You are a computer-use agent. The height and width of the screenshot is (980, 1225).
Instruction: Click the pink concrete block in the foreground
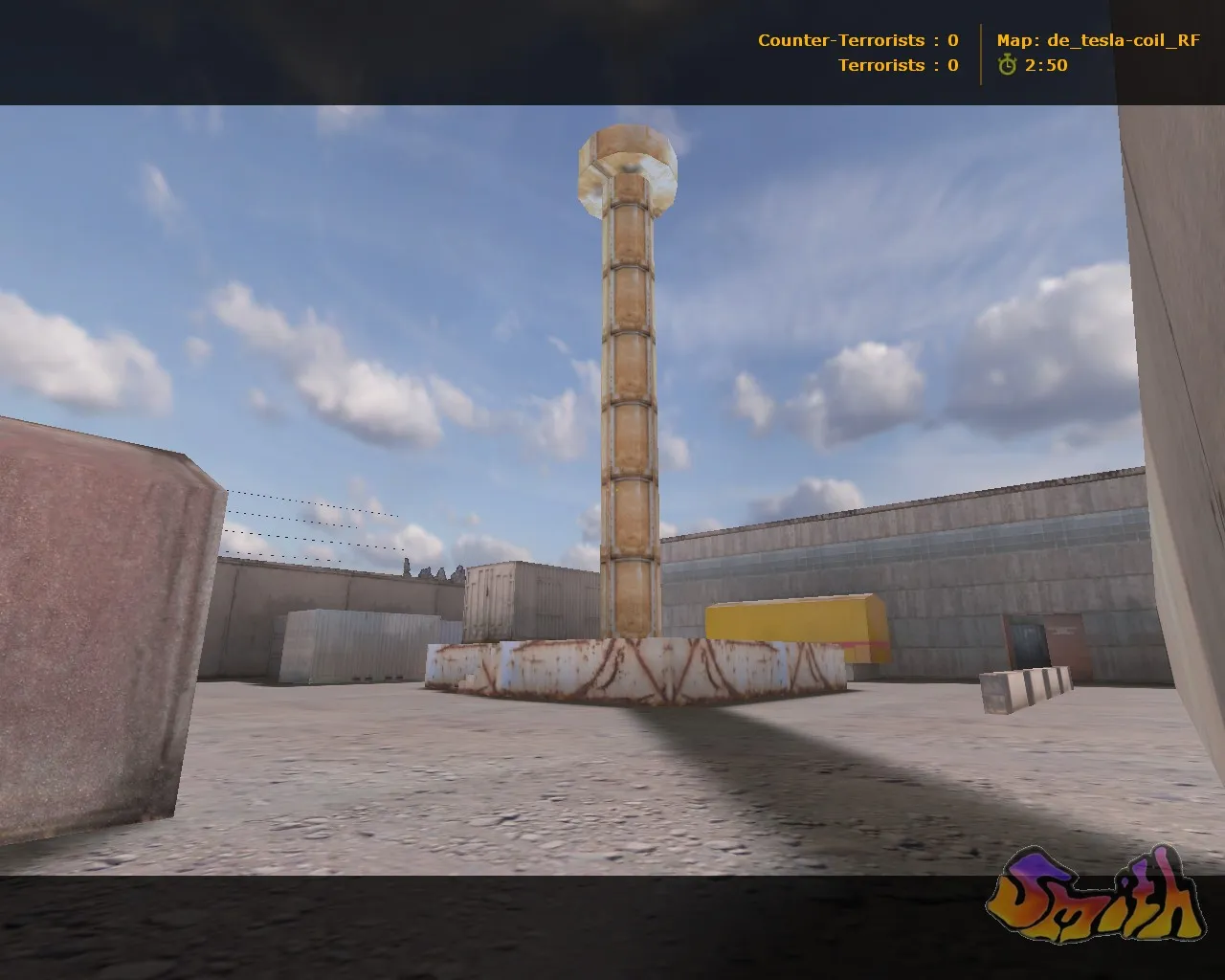coord(91,622)
